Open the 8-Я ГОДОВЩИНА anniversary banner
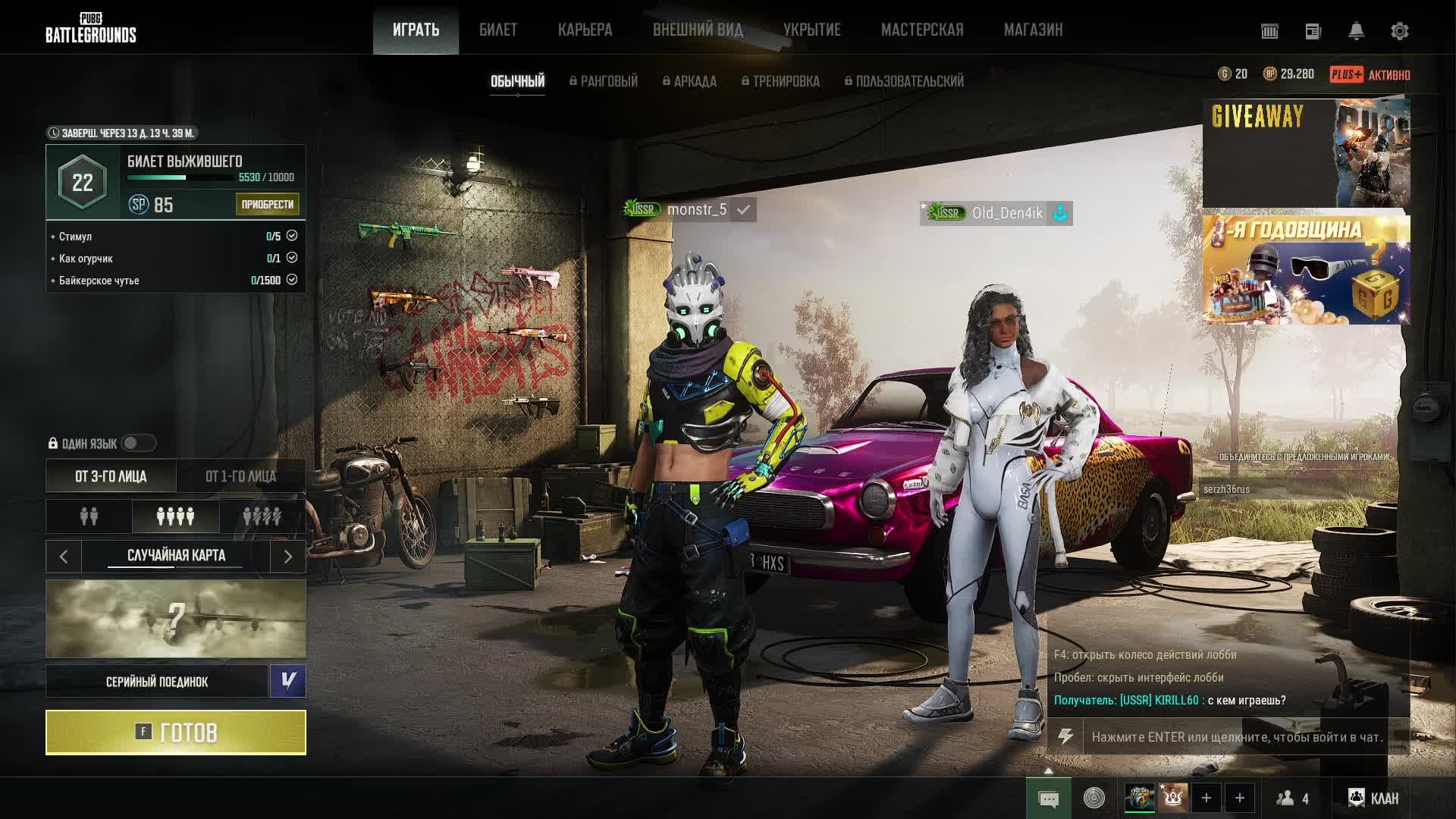1456x819 pixels. tap(1306, 270)
